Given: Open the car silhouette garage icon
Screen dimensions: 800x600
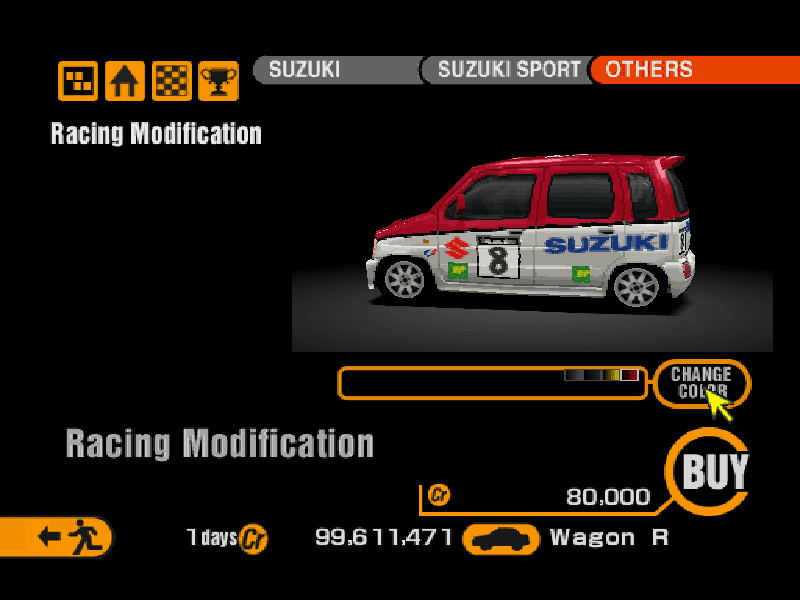Looking at the screenshot, I should (x=502, y=539).
